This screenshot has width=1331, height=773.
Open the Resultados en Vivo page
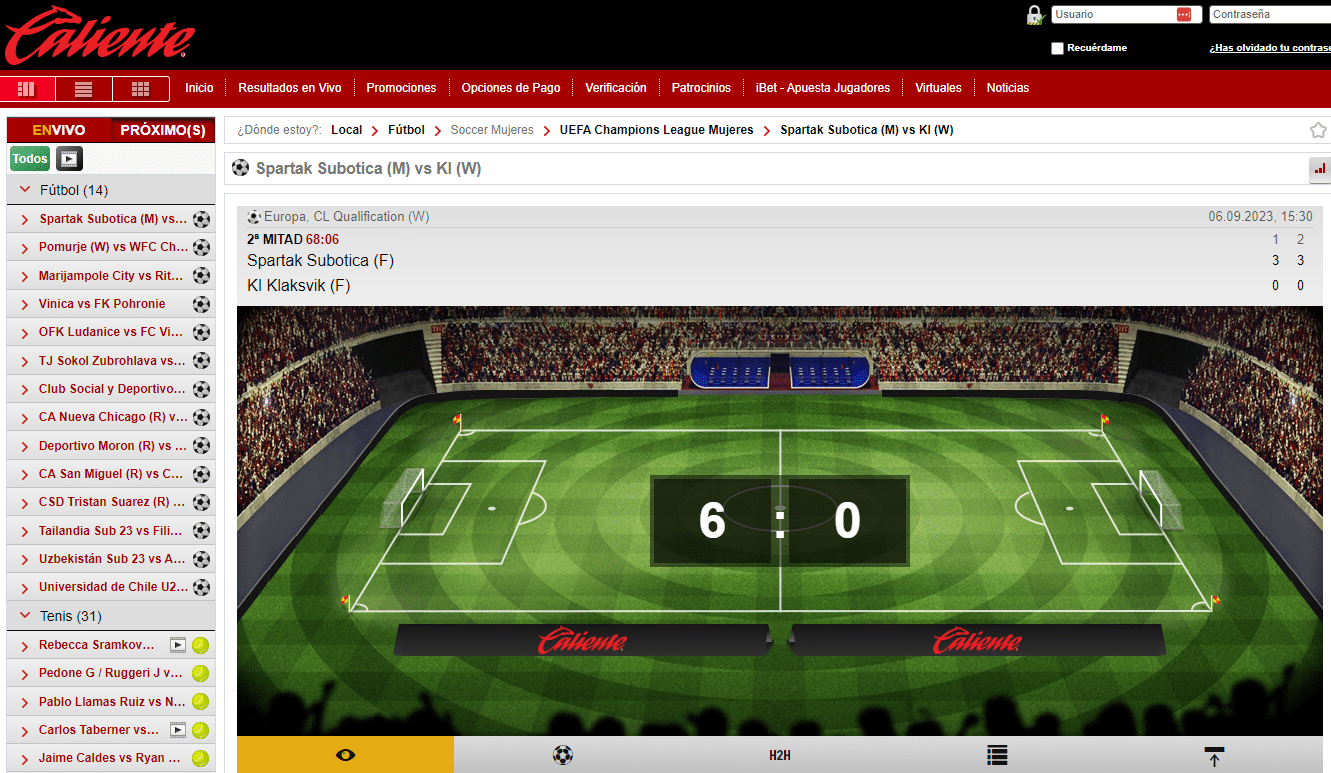289,88
